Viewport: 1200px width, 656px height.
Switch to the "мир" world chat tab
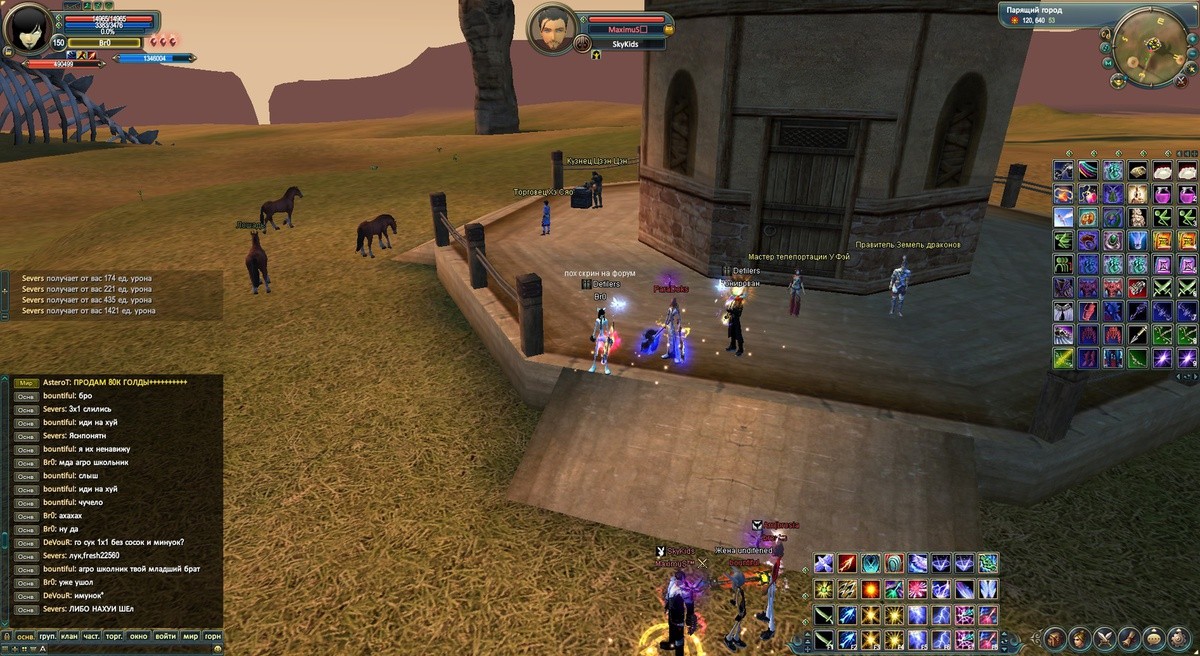tap(189, 636)
